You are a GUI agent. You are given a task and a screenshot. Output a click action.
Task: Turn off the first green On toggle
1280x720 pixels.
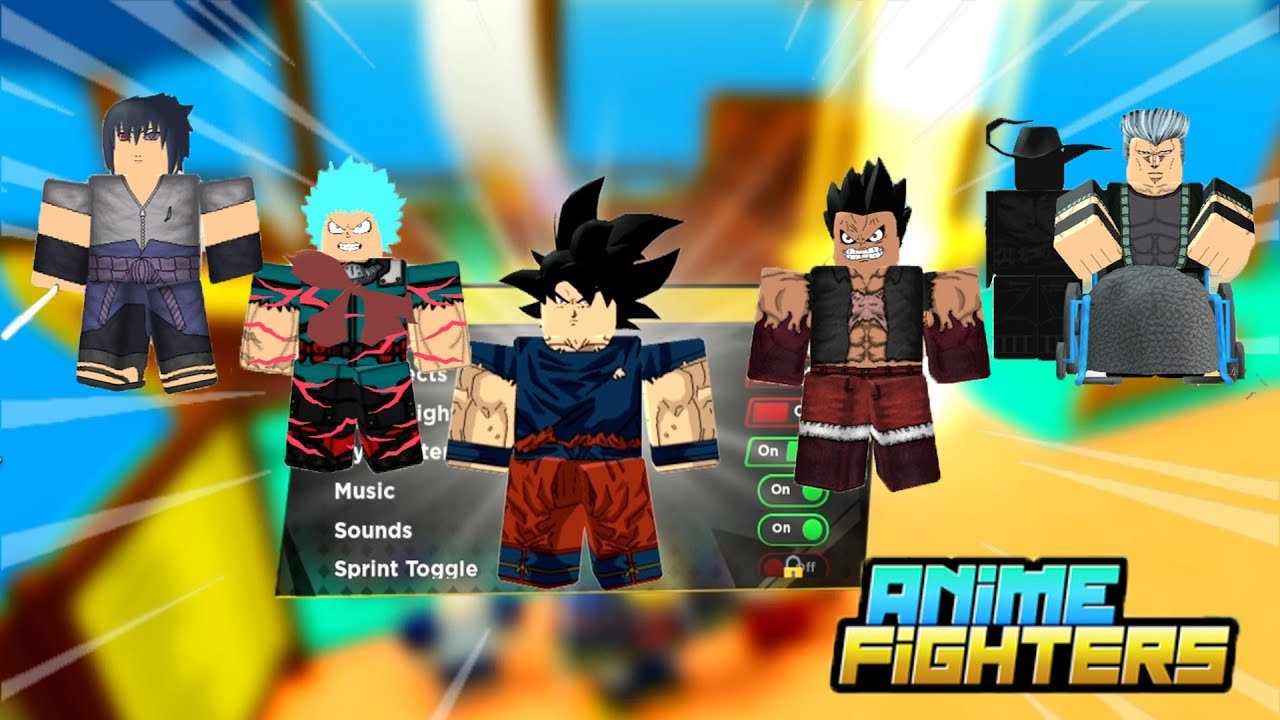click(x=775, y=452)
